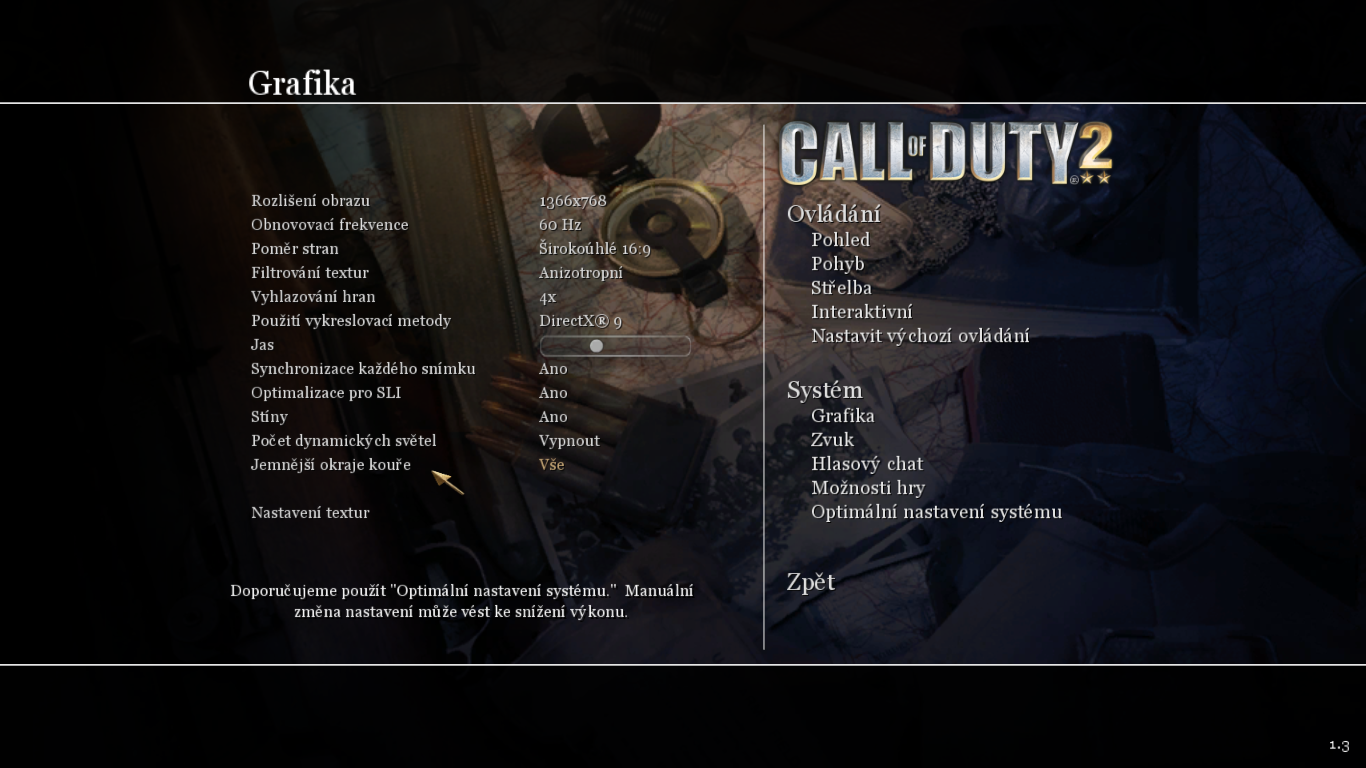Change the Rozlišení obrazu resolution setting

coord(572,201)
